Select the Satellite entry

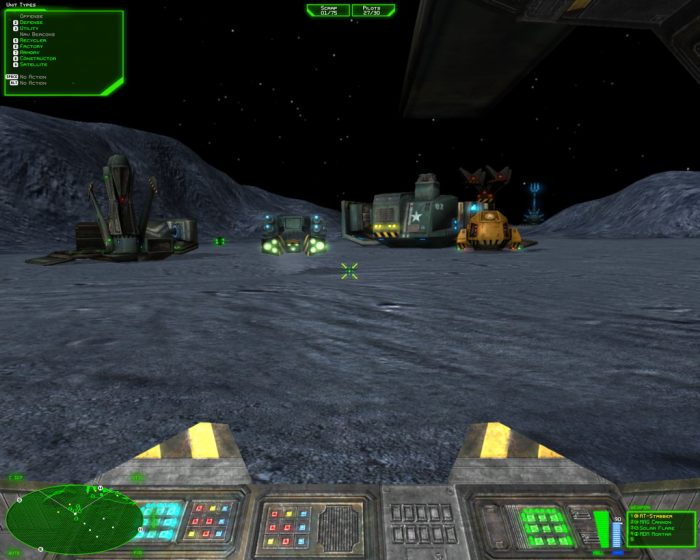(x=35, y=65)
